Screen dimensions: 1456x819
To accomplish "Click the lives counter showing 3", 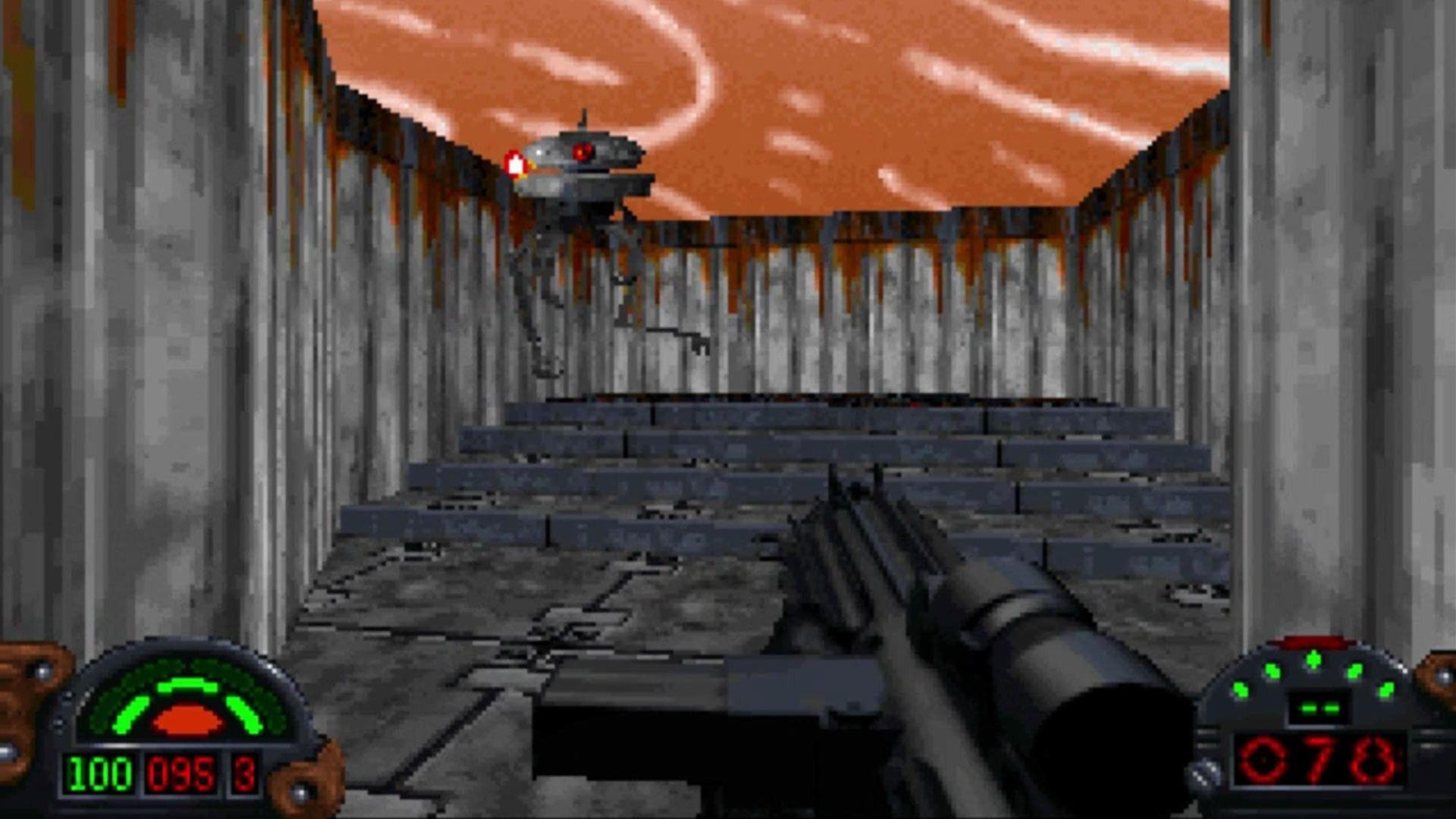I will click(243, 774).
